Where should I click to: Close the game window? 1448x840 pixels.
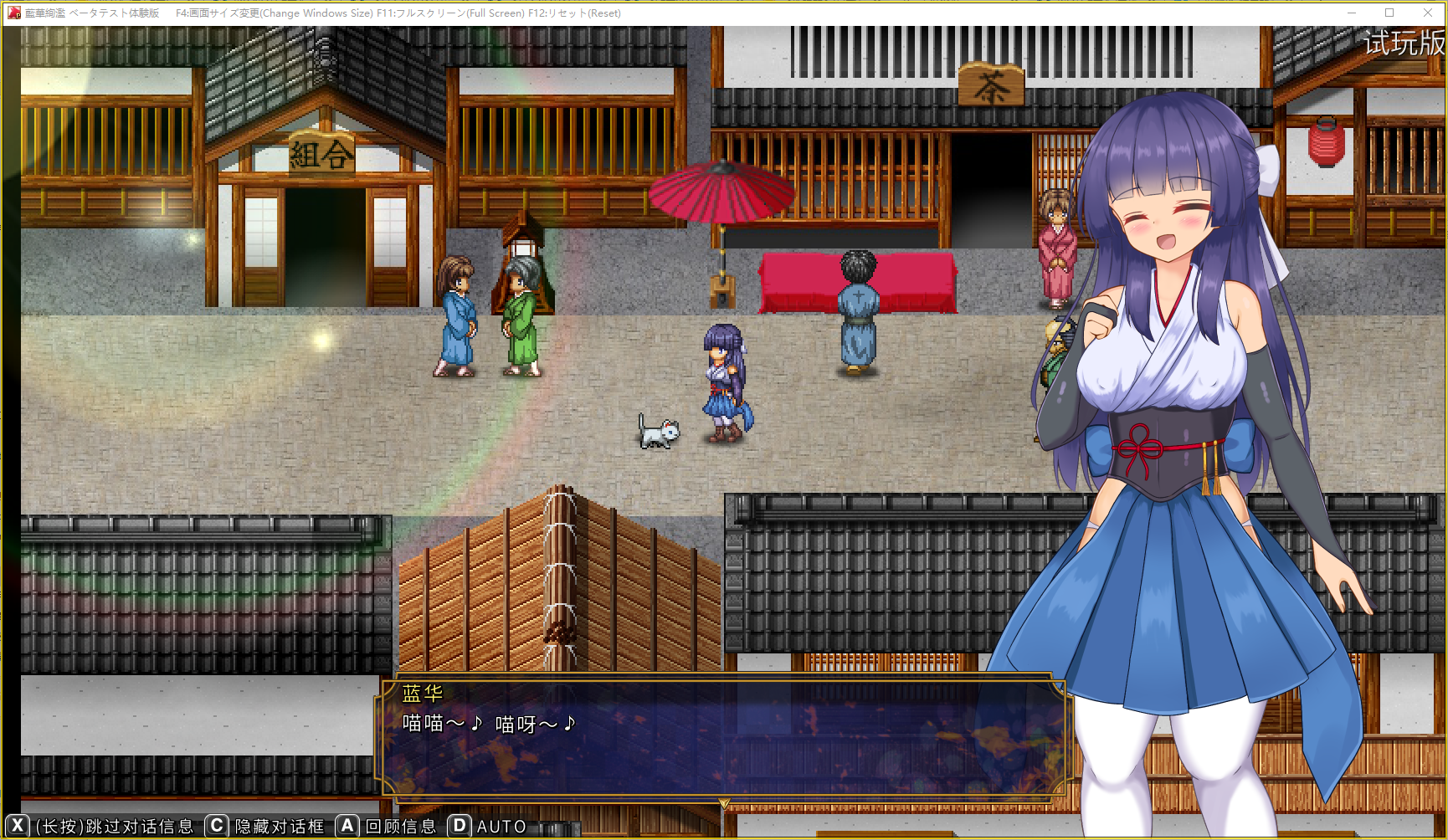[x=1428, y=13]
